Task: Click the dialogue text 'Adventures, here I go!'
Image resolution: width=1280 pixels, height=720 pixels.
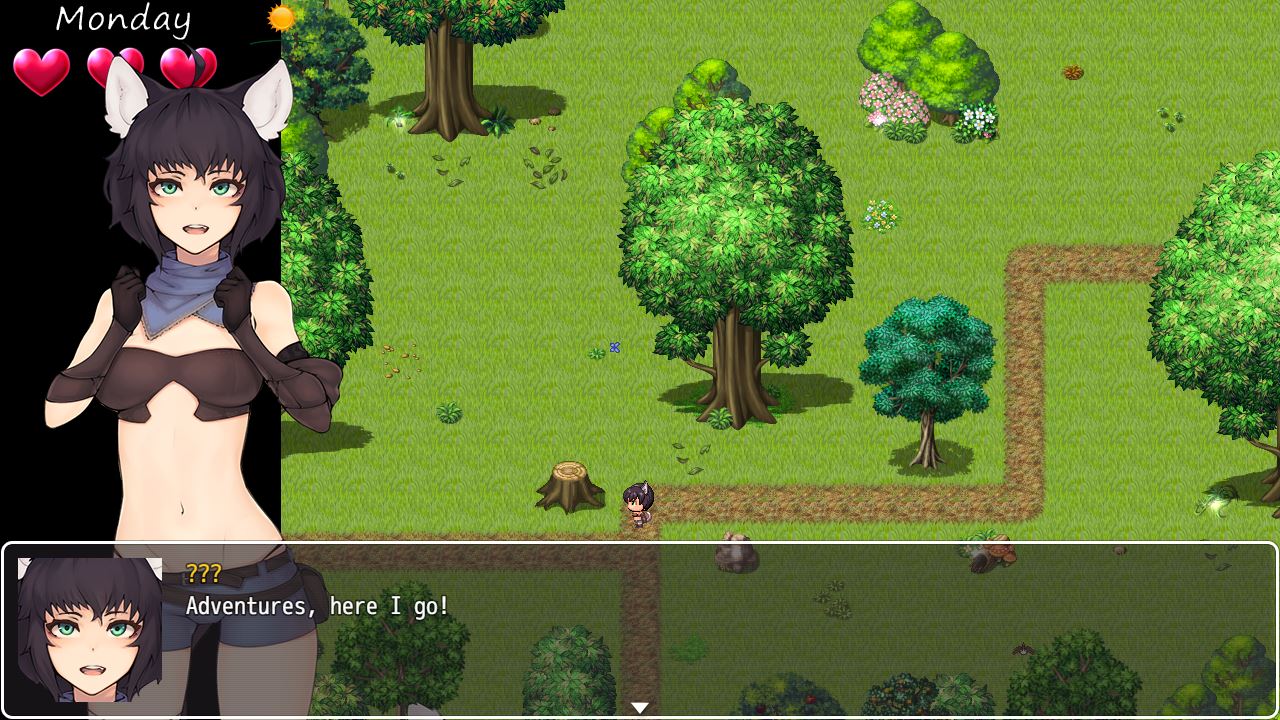Action: click(x=317, y=606)
